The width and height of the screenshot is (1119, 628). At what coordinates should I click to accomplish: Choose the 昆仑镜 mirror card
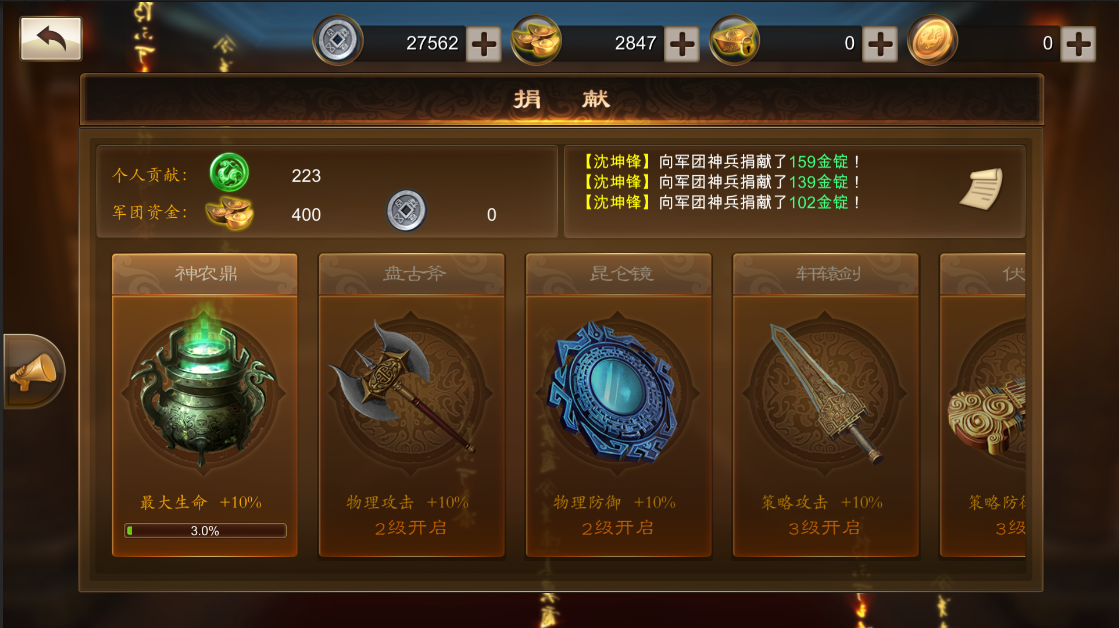click(618, 405)
